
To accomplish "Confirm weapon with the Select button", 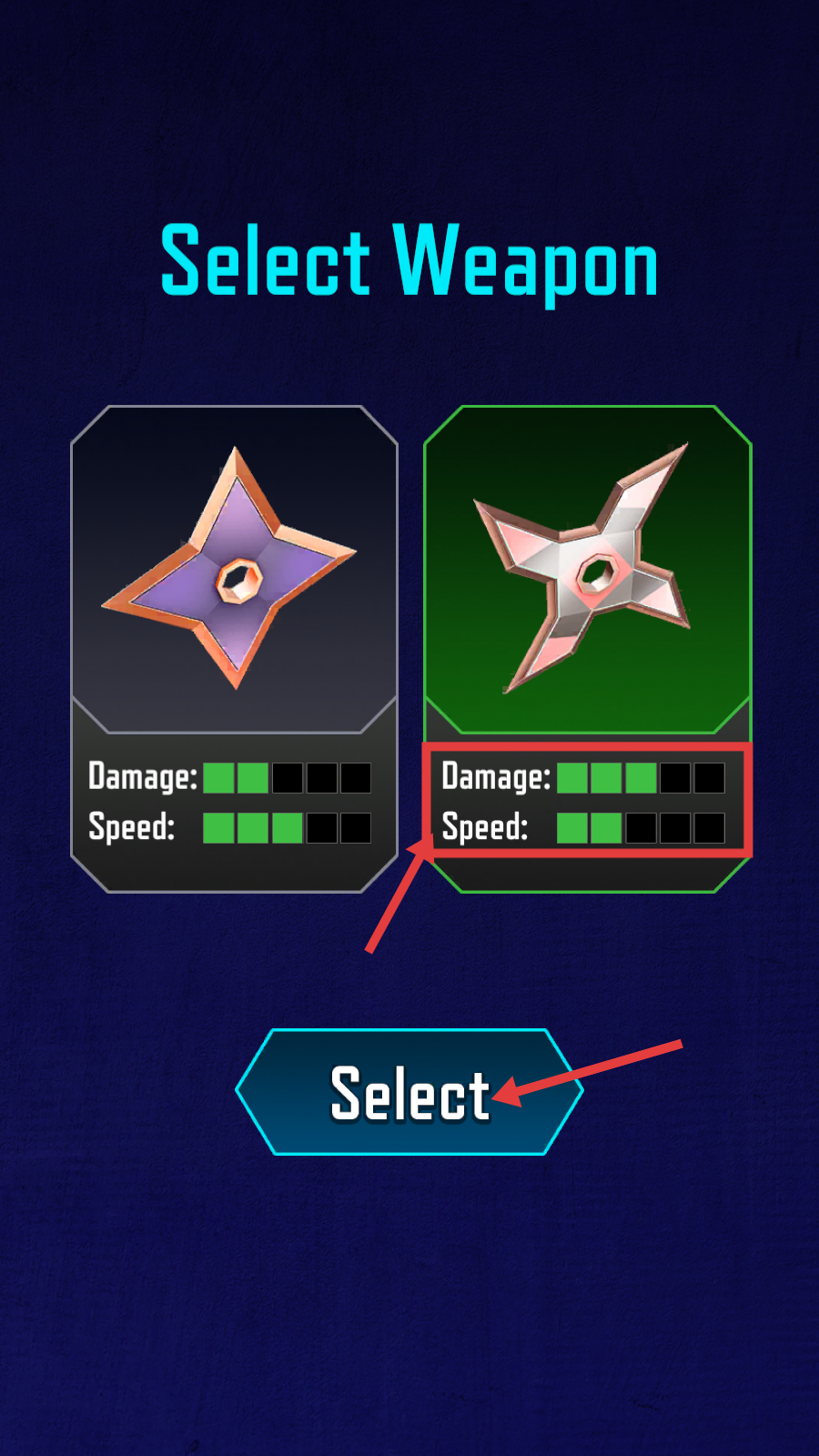I will click(x=409, y=1092).
